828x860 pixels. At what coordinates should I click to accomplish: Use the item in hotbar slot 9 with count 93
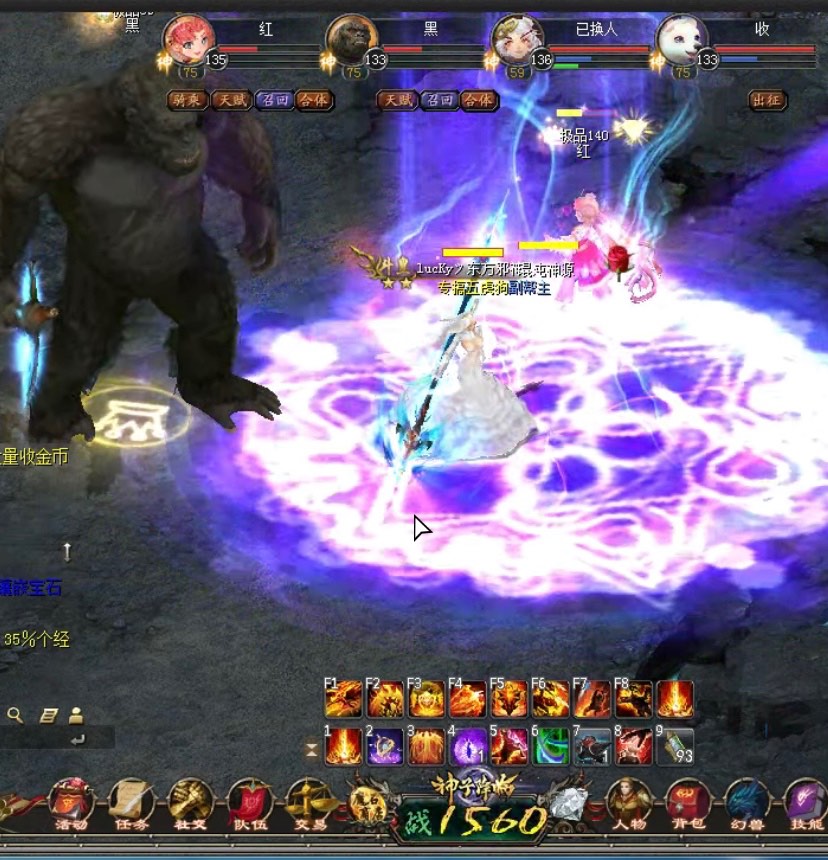click(x=675, y=746)
